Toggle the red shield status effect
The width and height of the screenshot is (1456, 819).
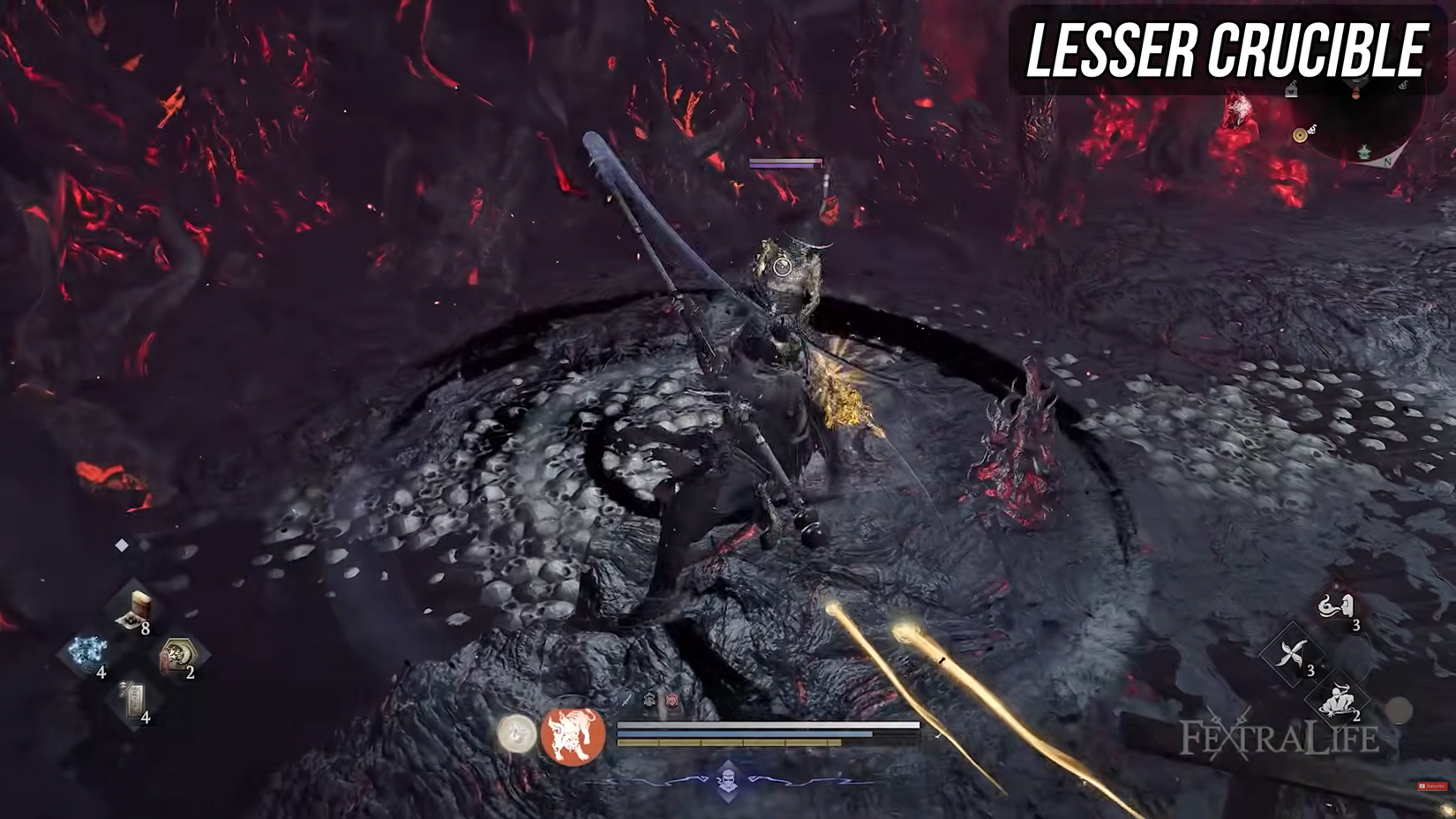click(x=672, y=700)
